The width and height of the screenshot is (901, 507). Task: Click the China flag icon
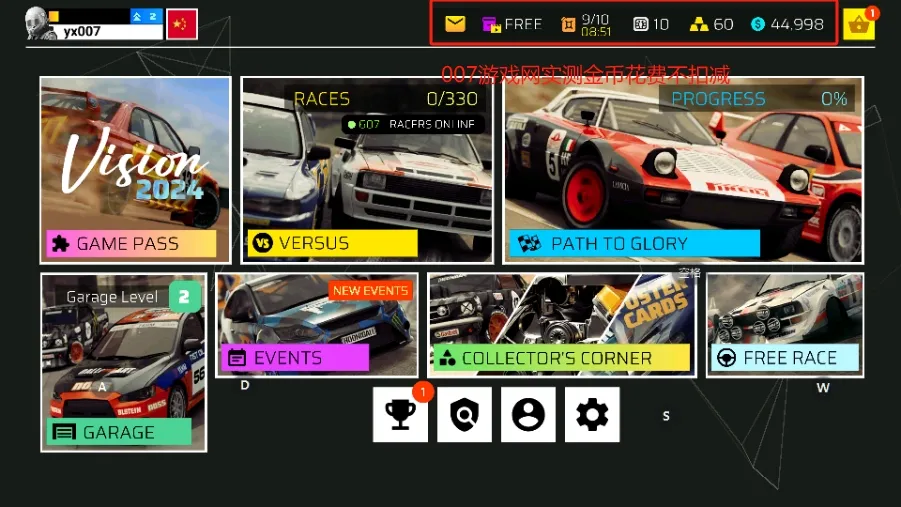pyautogui.click(x=182, y=24)
